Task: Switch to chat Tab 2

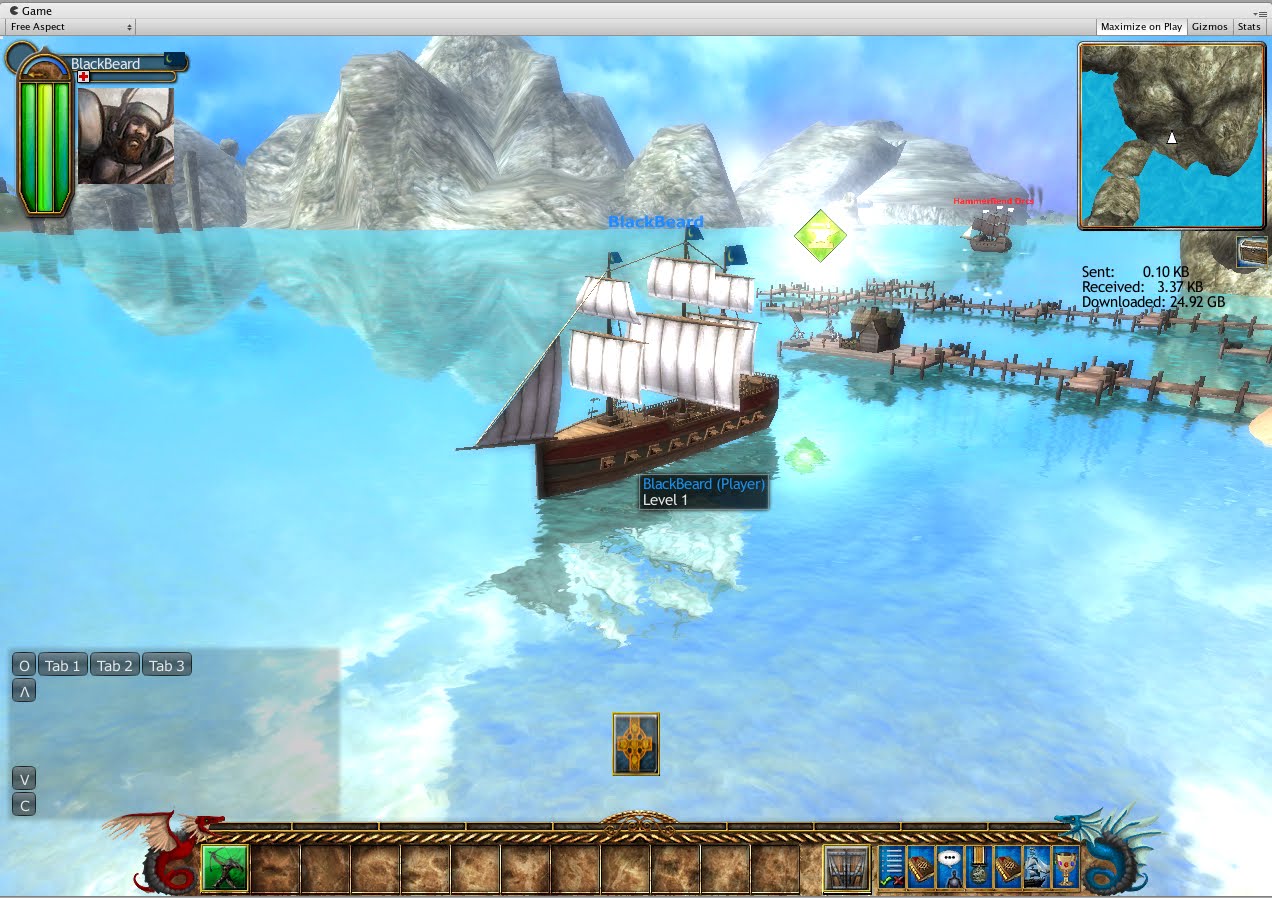Action: pos(115,666)
